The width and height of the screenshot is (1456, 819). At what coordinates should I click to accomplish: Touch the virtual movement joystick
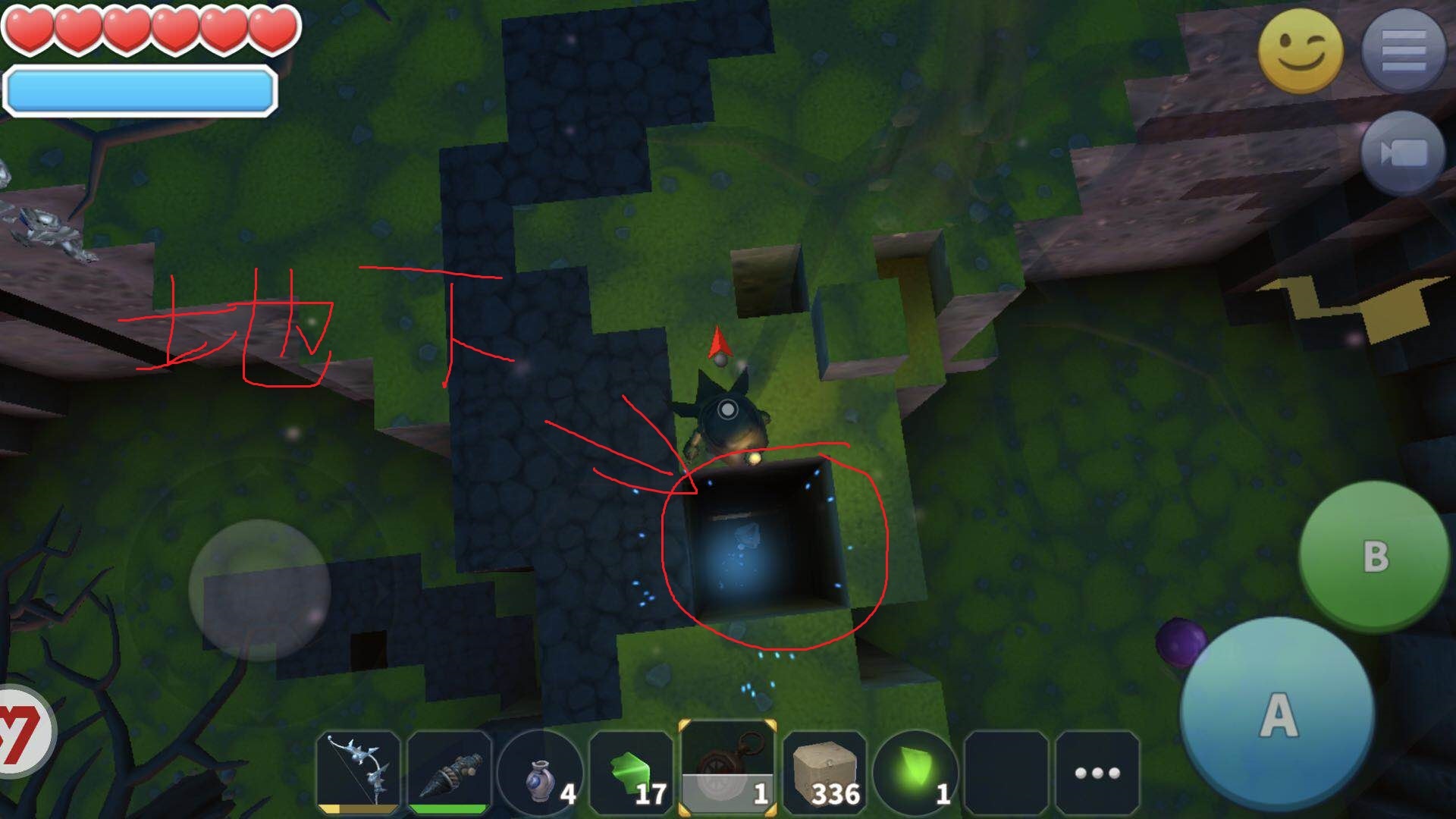pos(259,590)
